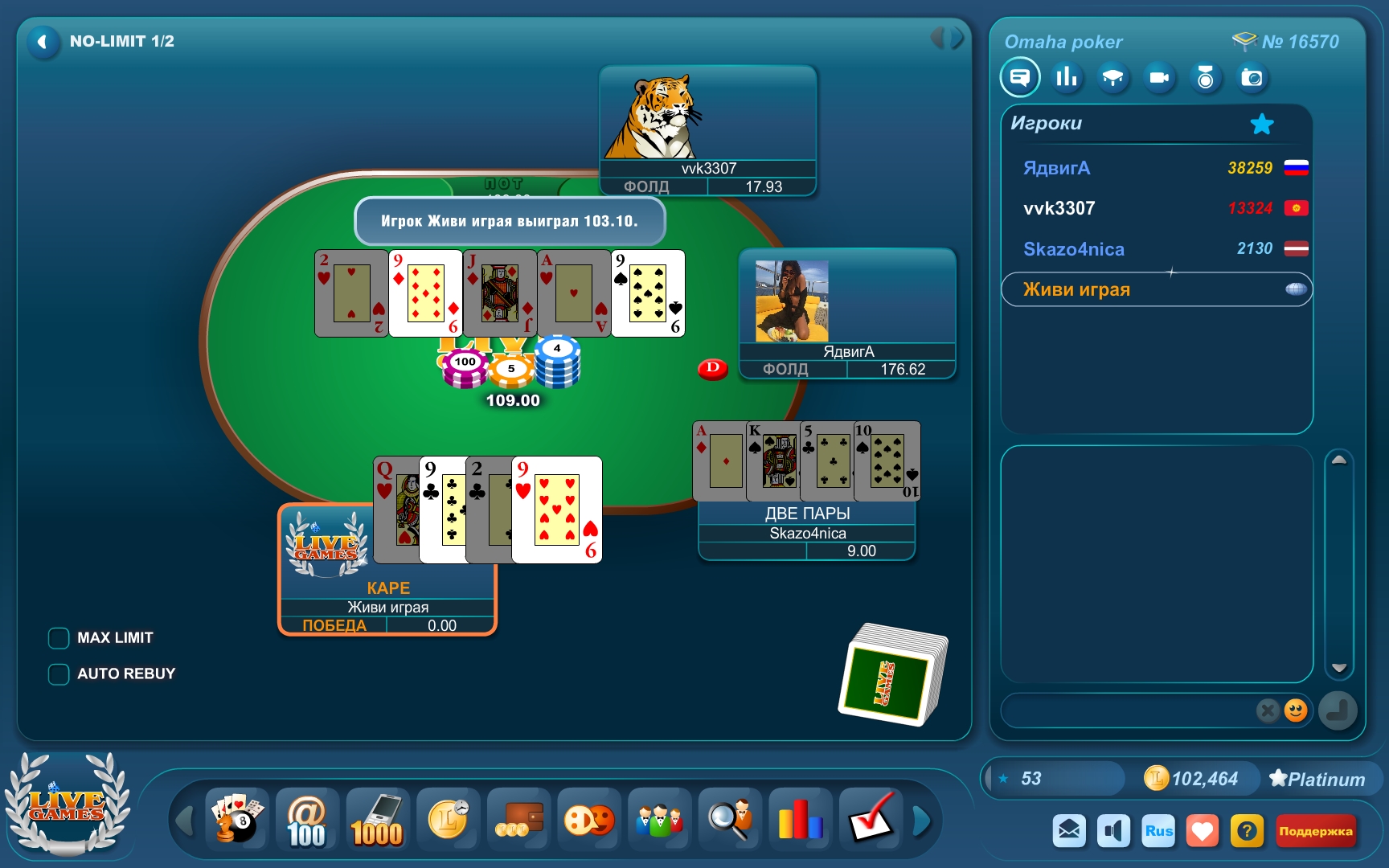Switch language with the Rus button
The width and height of the screenshot is (1389, 868).
click(1158, 831)
